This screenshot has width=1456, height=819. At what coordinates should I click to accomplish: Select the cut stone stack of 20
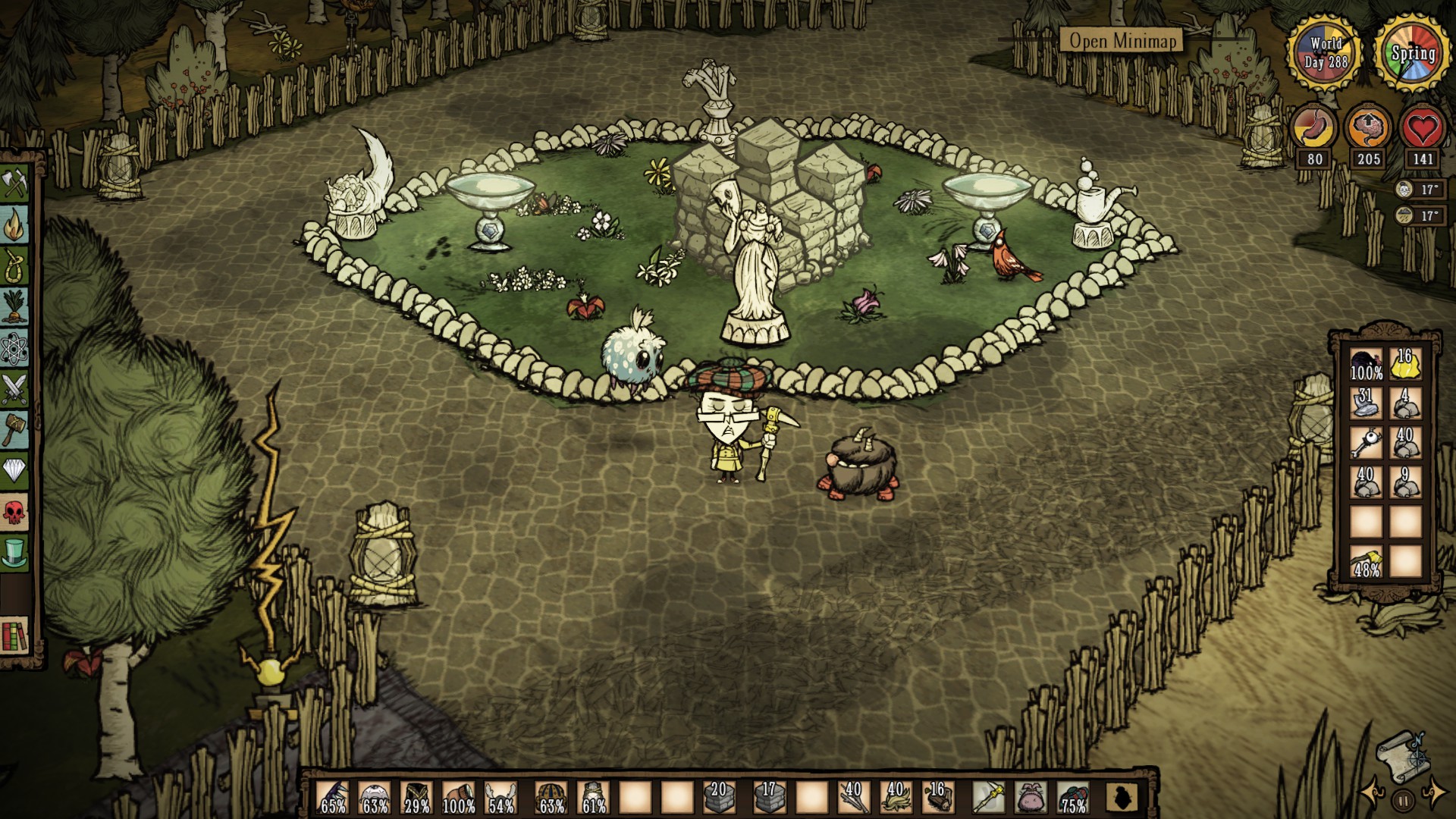718,798
